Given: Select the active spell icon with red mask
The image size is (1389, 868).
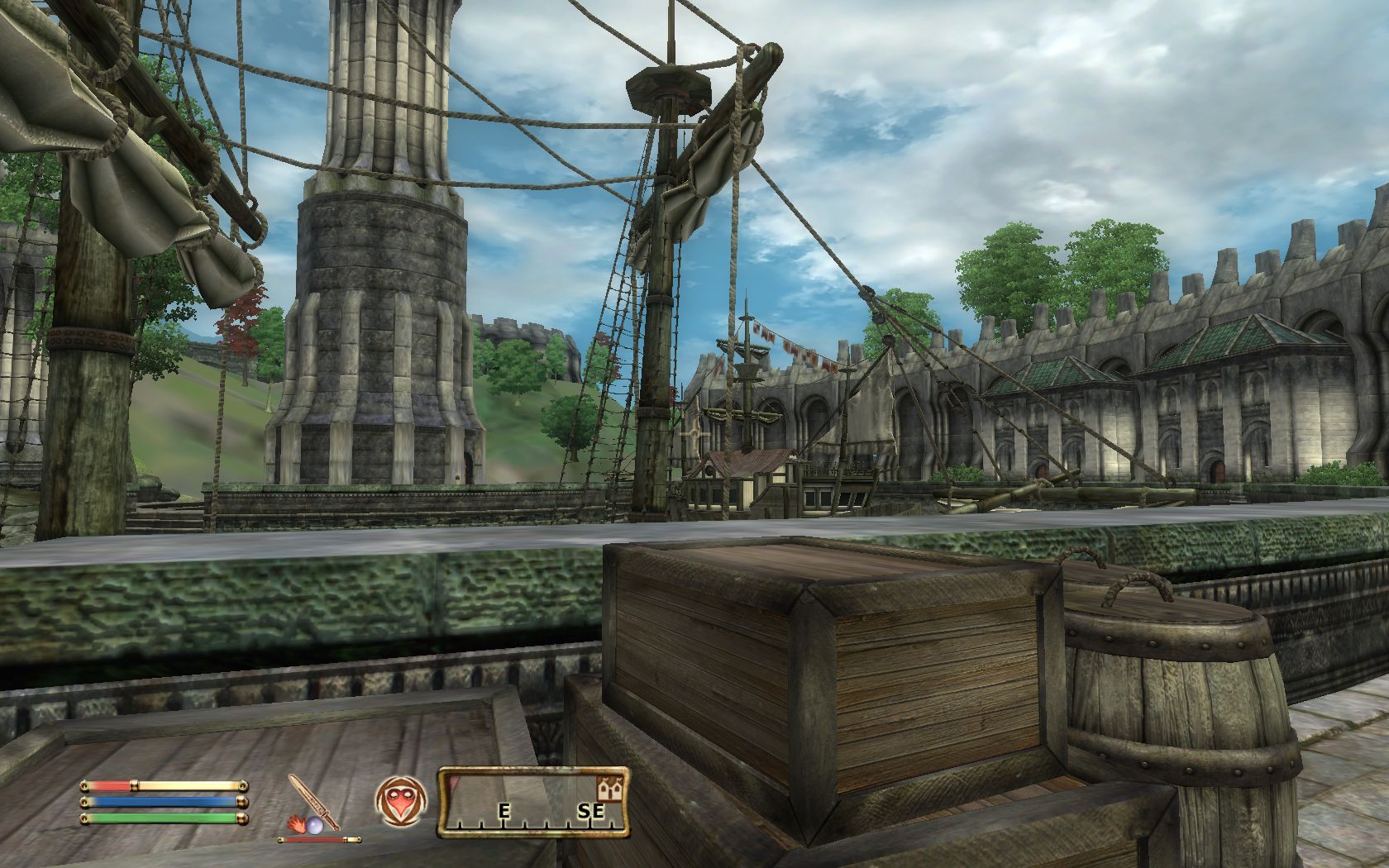Looking at the screenshot, I should [x=400, y=801].
